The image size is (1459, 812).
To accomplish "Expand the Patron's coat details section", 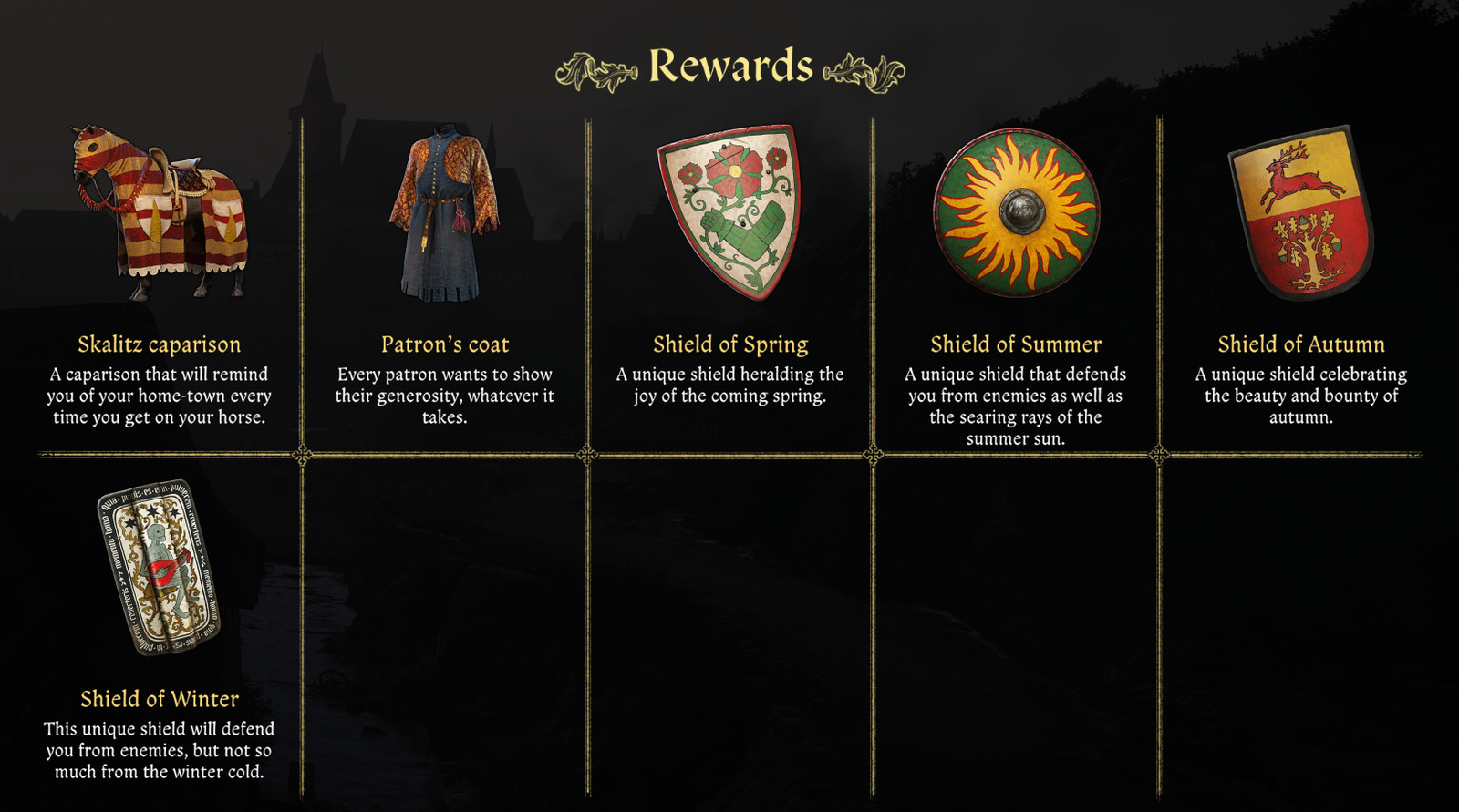I will tap(444, 396).
